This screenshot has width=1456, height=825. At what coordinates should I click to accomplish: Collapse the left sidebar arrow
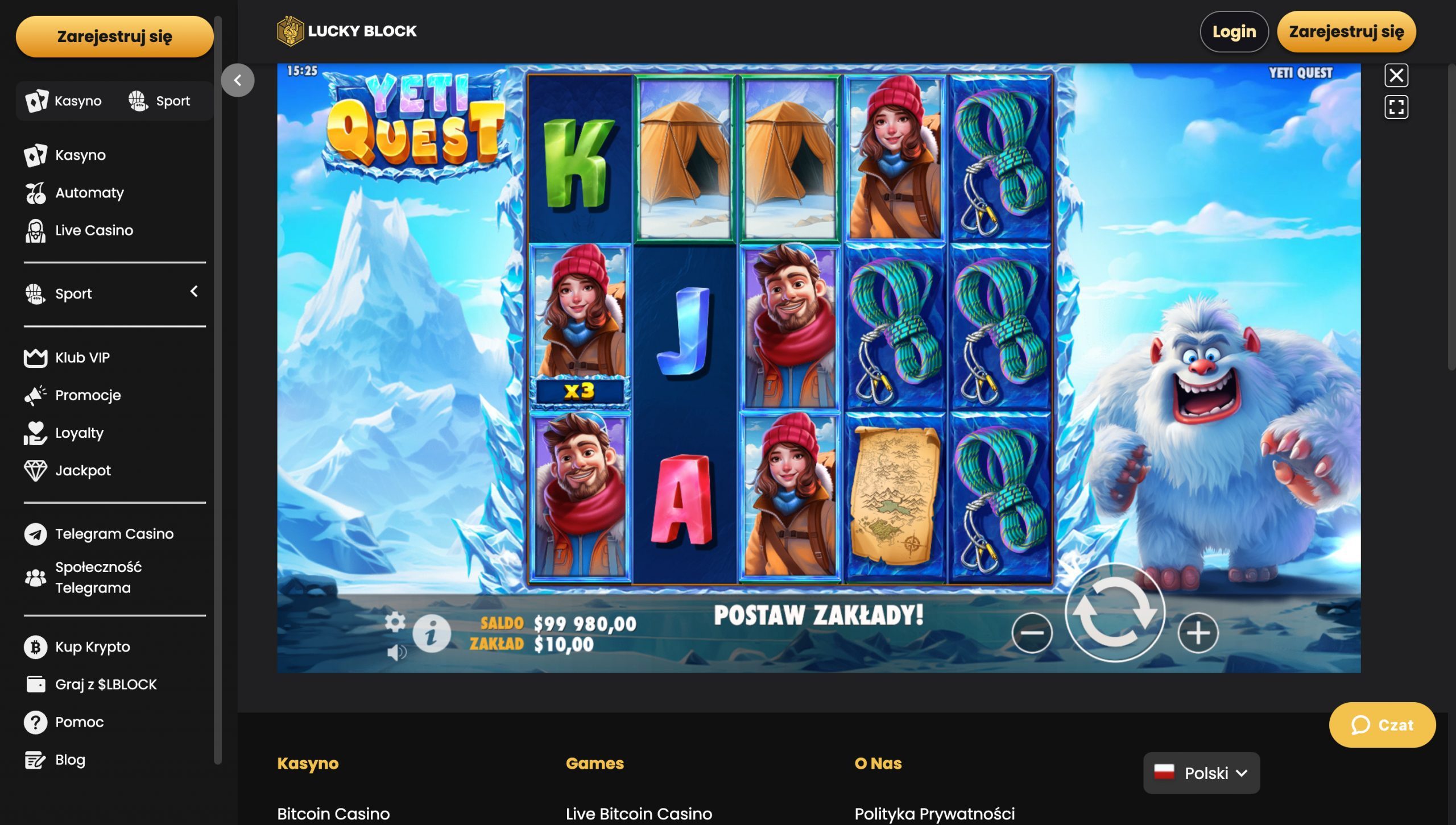coord(238,80)
